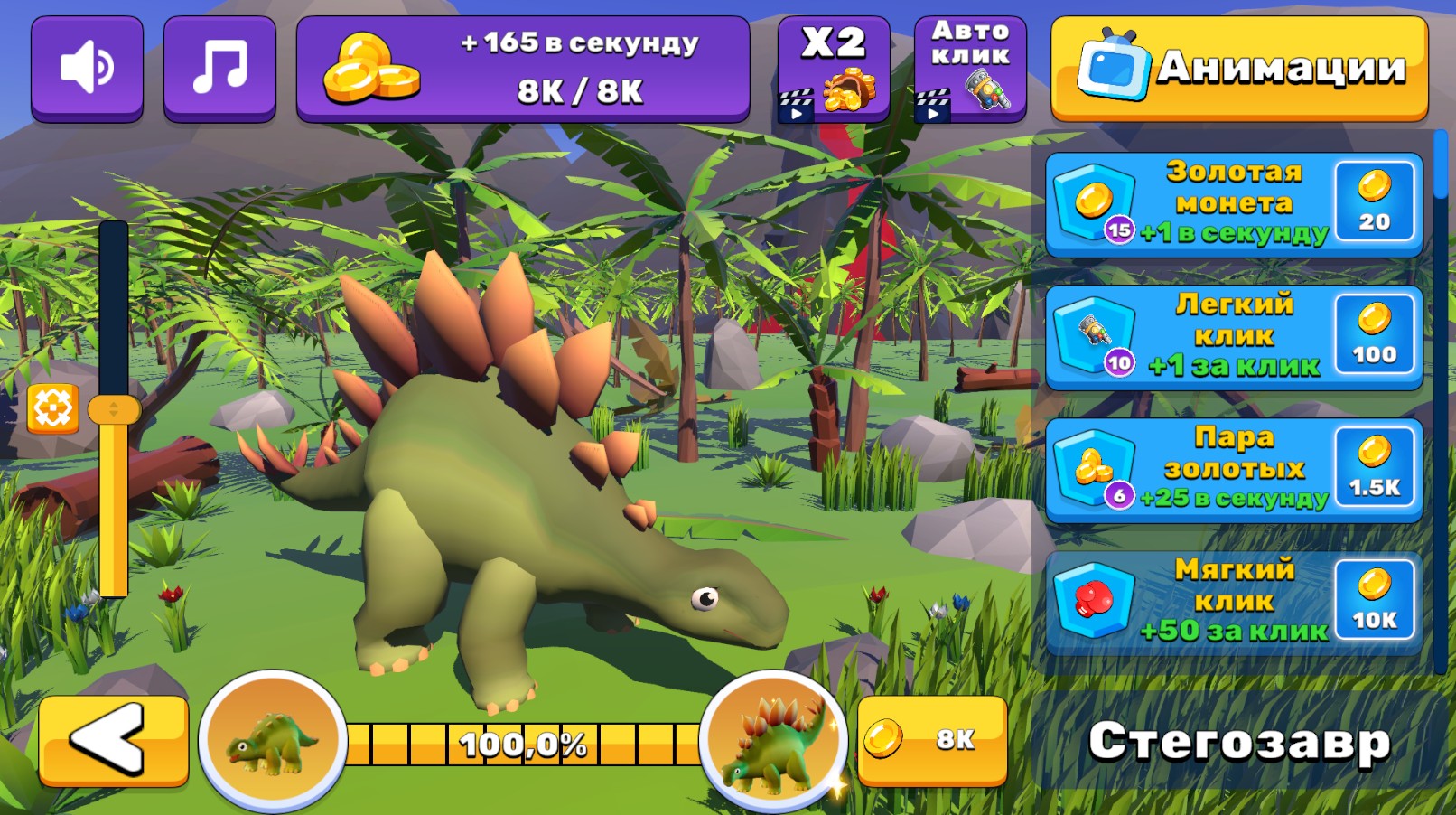1456x815 pixels.
Task: Click the coin badge icon on Золотая монета upgrade
Action: 1094,198
